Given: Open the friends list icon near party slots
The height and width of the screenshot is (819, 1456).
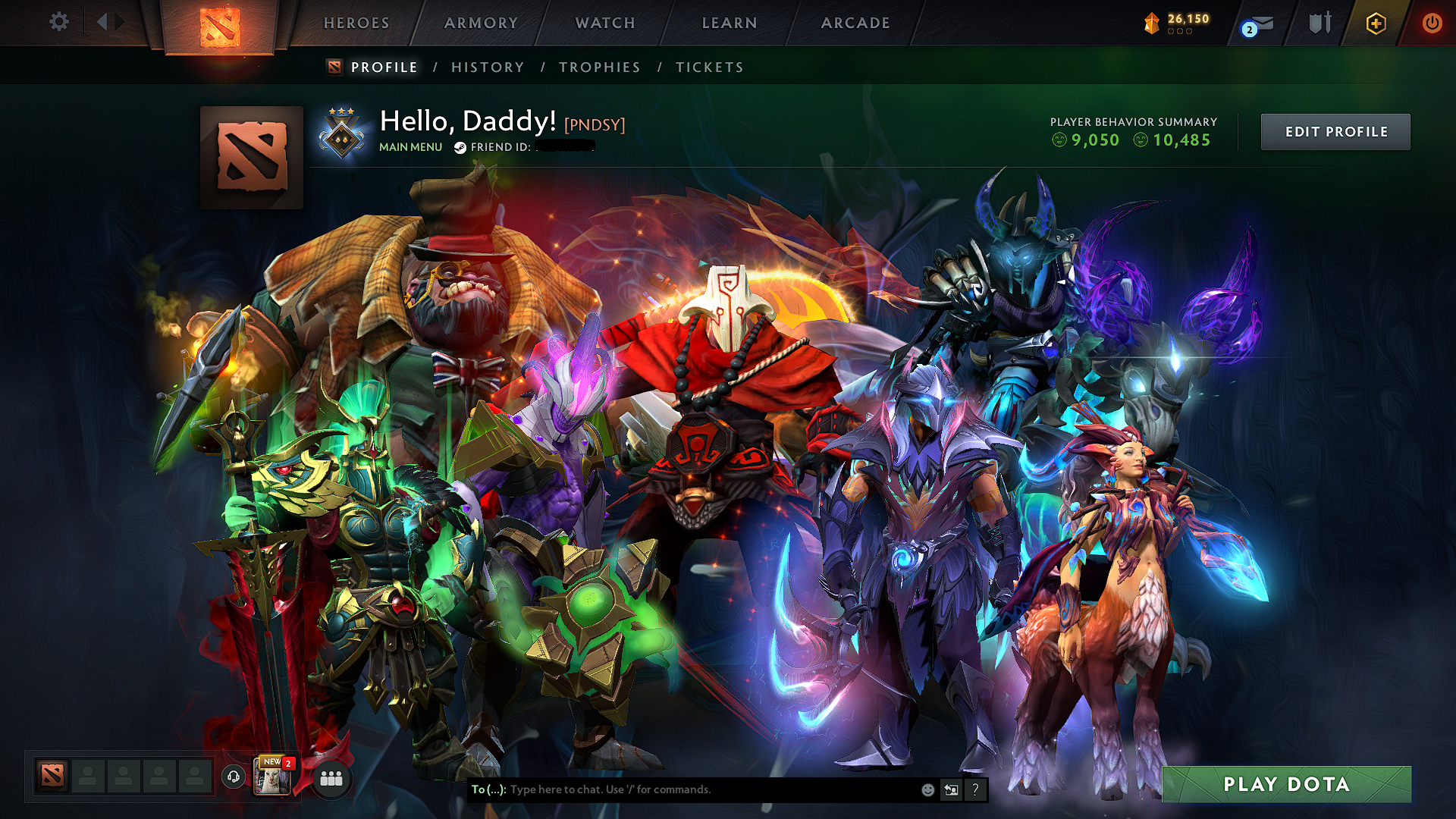Looking at the screenshot, I should pos(331,778).
